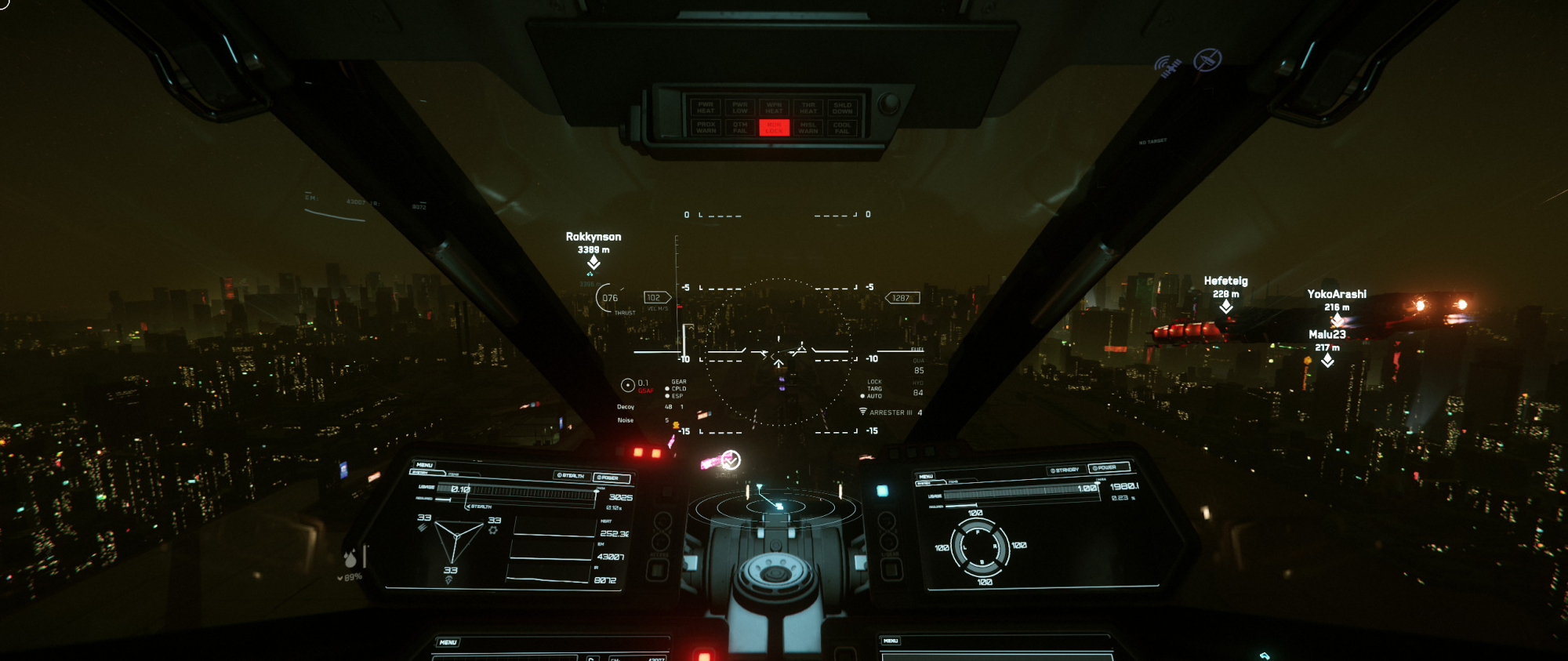Click the shield usage bar reading 1.00
The width and height of the screenshot is (1568, 661).
click(x=1019, y=492)
